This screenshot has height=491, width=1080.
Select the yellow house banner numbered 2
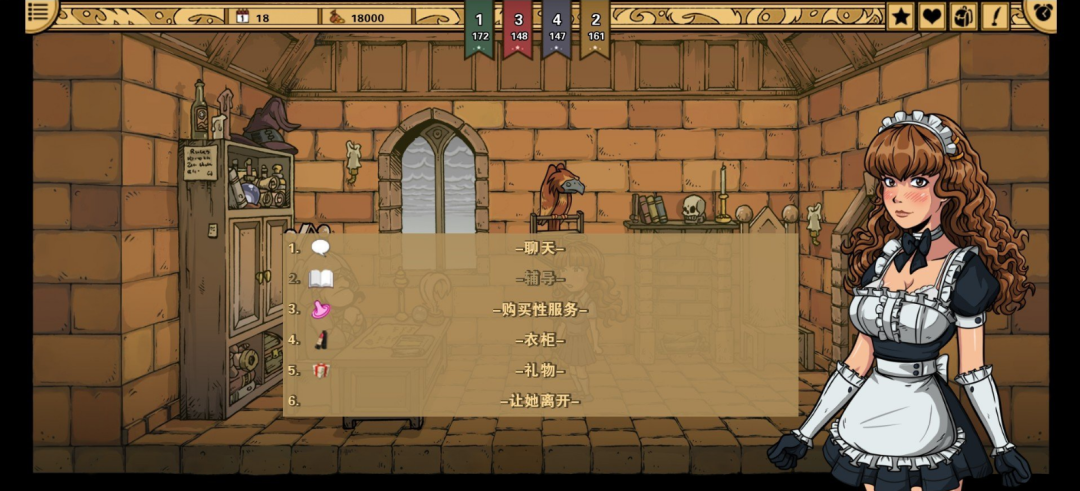(x=596, y=27)
